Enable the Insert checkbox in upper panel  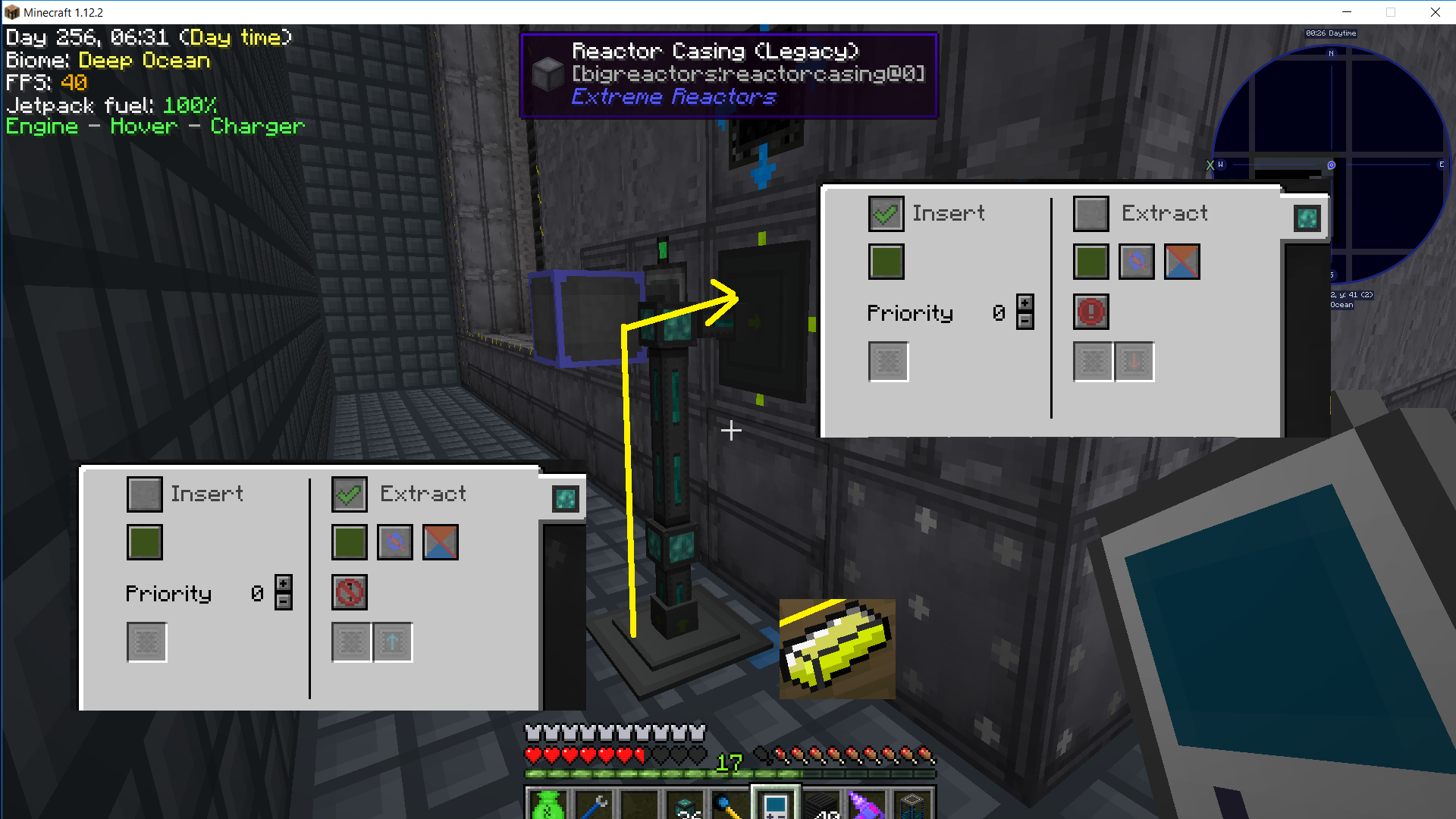point(886,213)
